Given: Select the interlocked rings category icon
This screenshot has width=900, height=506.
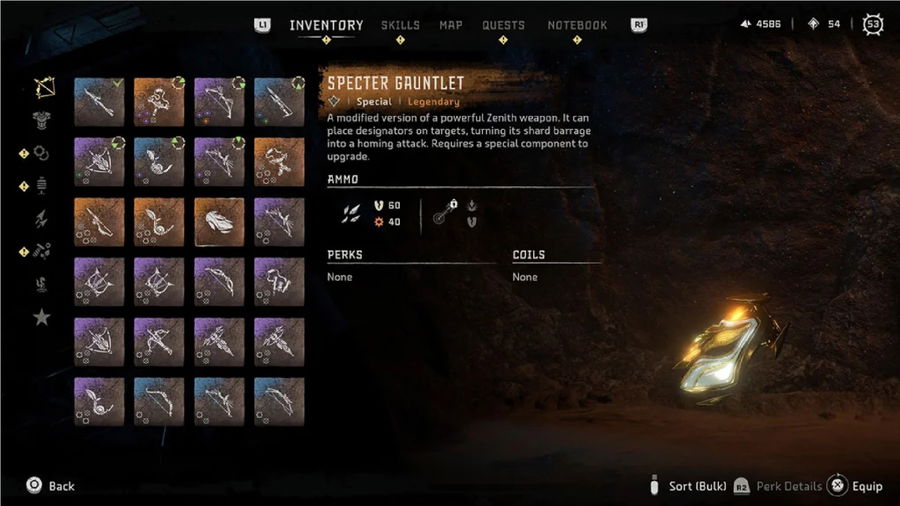Looking at the screenshot, I should pyautogui.click(x=43, y=153).
